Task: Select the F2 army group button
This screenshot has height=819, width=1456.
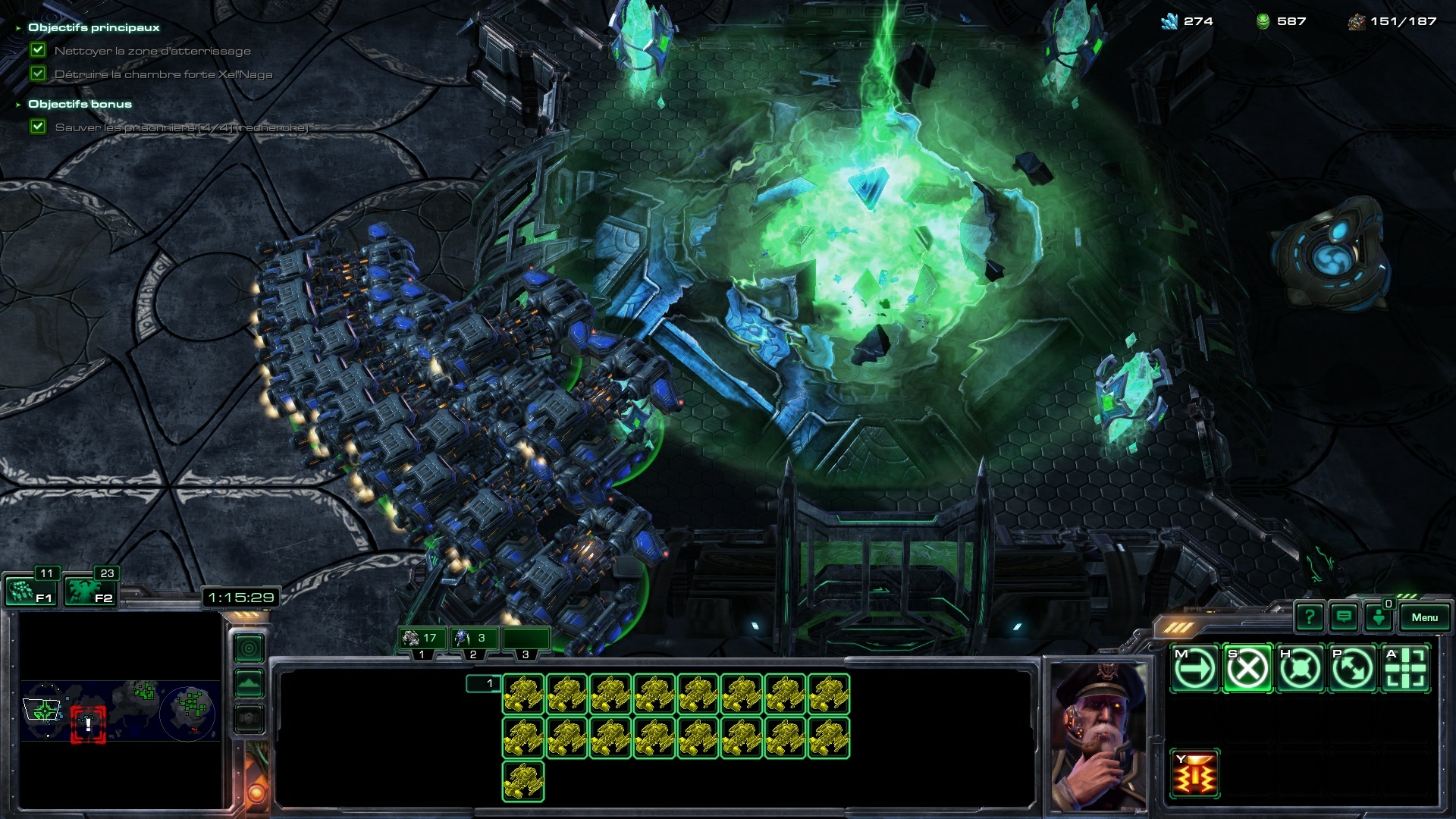Action: coord(90,591)
